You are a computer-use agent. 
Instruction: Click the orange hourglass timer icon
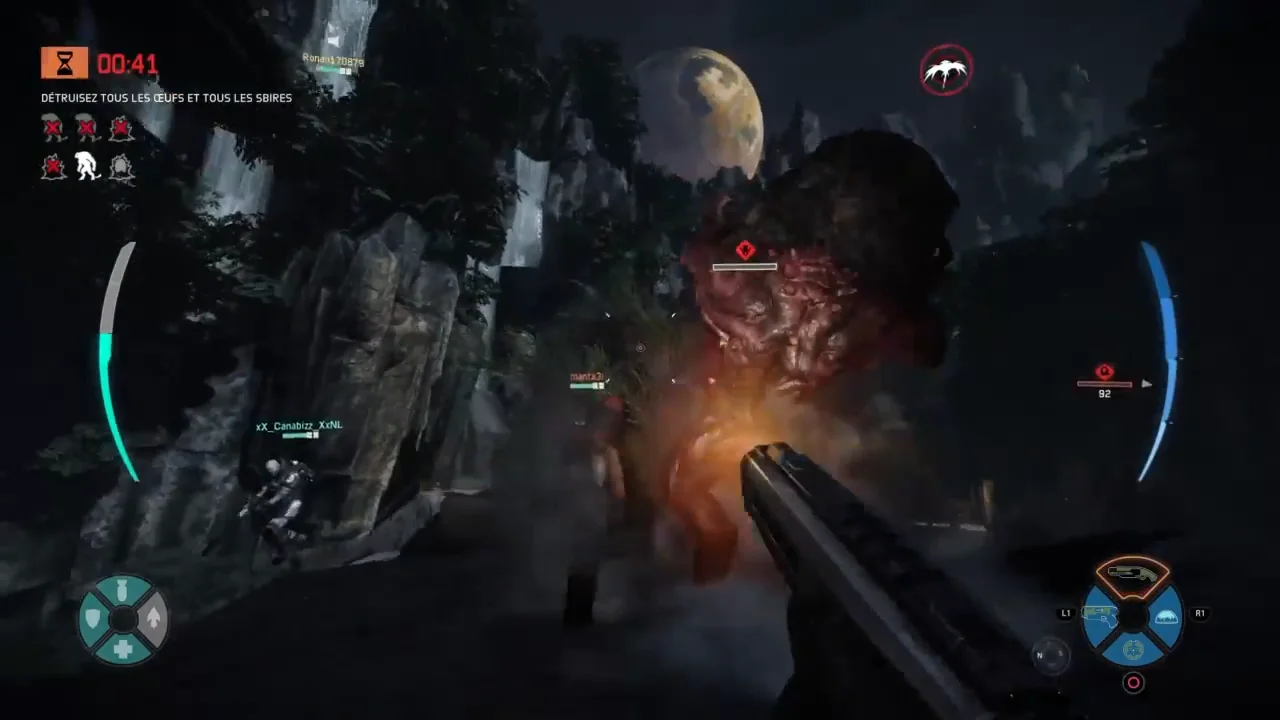(x=64, y=63)
